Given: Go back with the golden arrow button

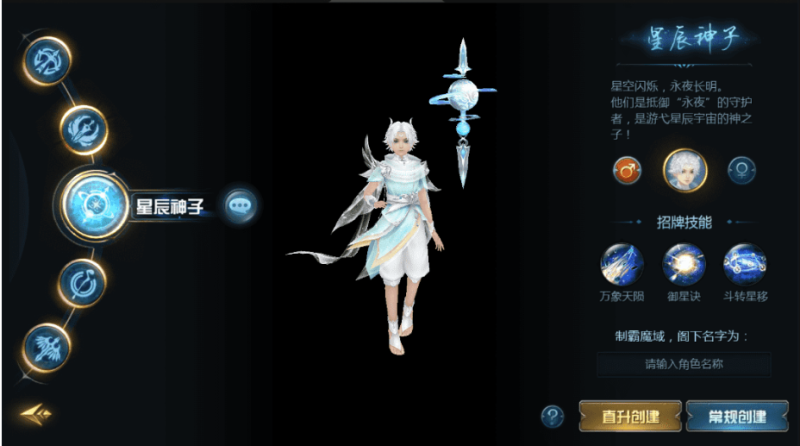Looking at the screenshot, I should [33, 413].
